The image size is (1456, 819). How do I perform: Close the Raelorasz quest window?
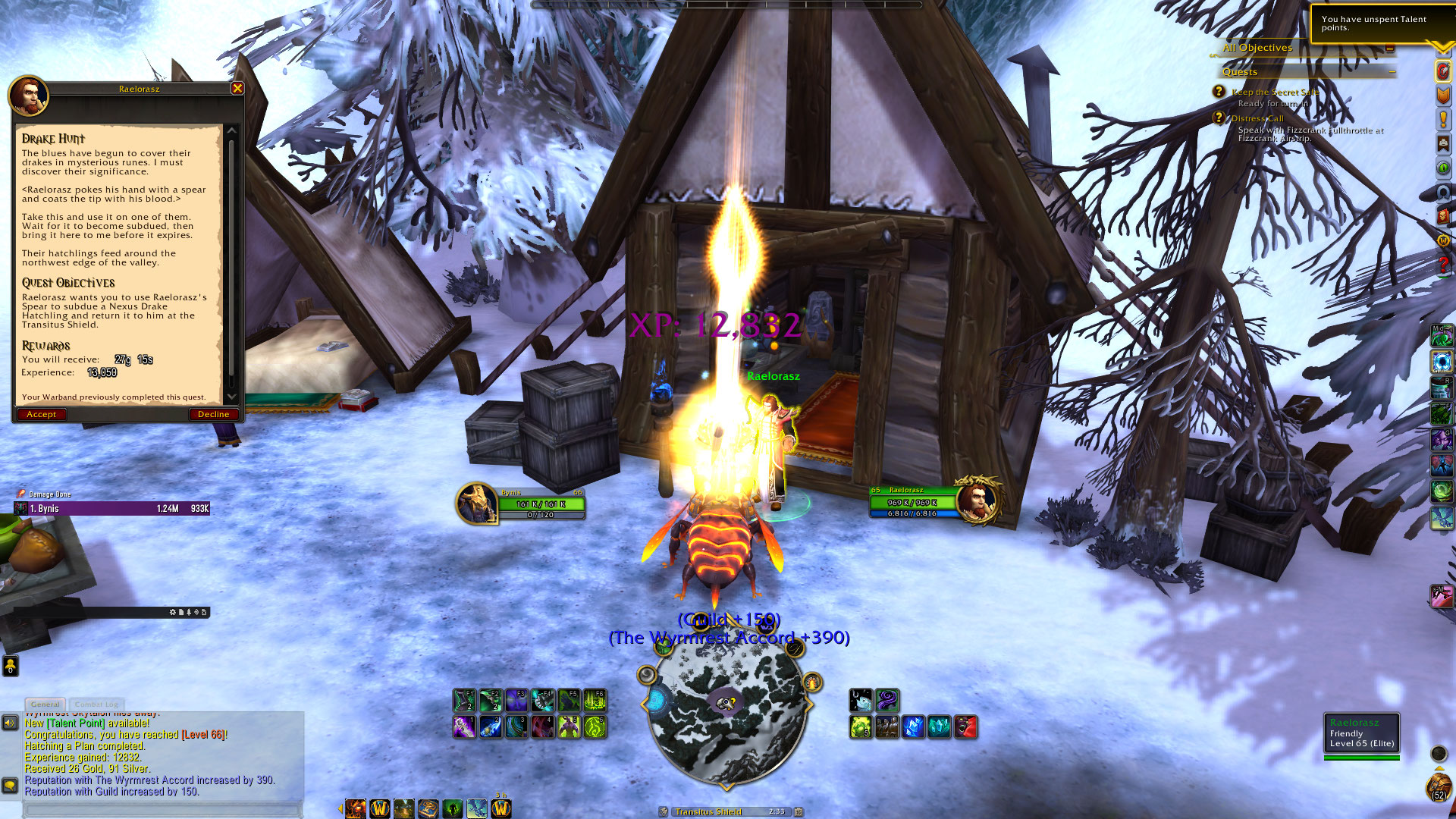[x=237, y=89]
